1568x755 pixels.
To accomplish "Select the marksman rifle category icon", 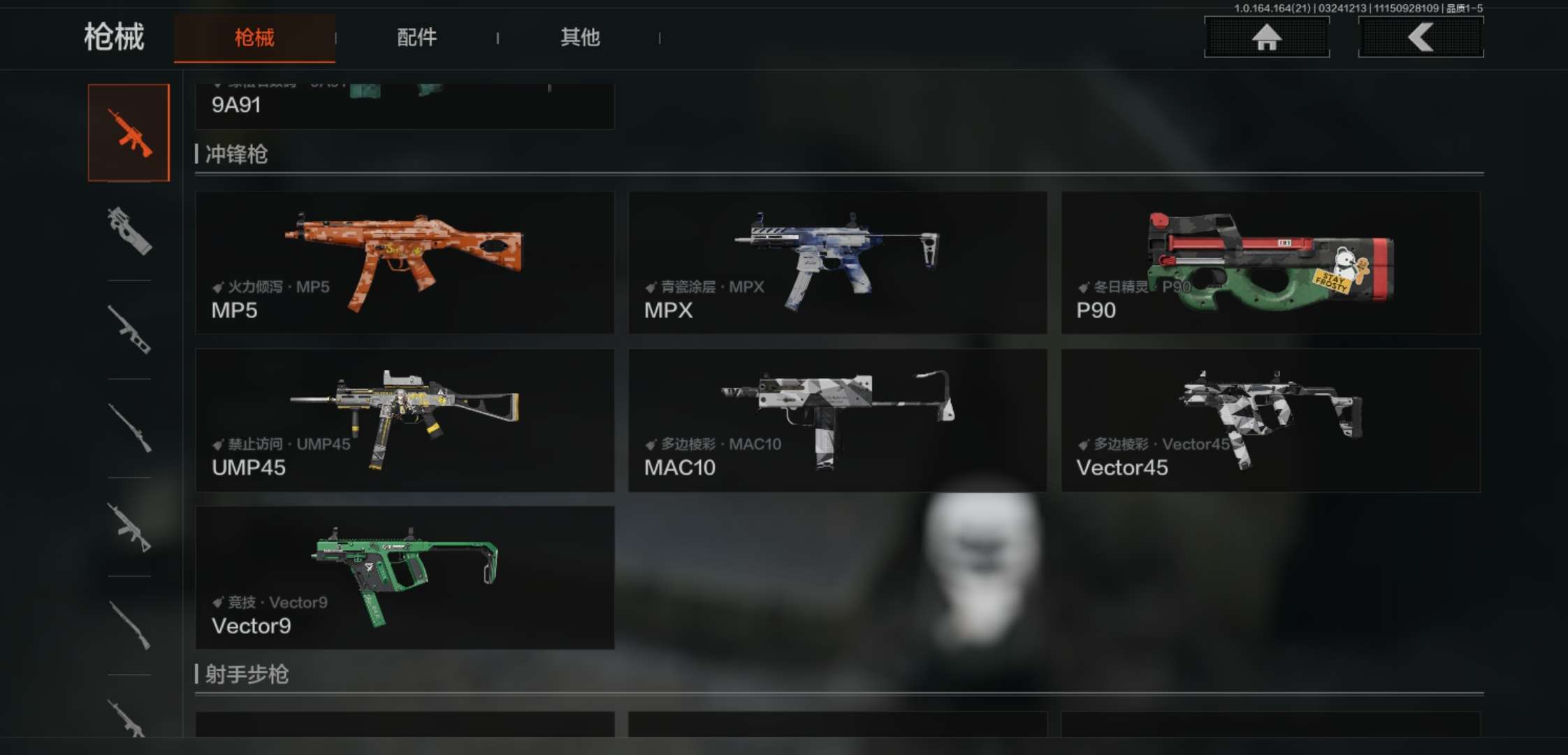I will (129, 329).
